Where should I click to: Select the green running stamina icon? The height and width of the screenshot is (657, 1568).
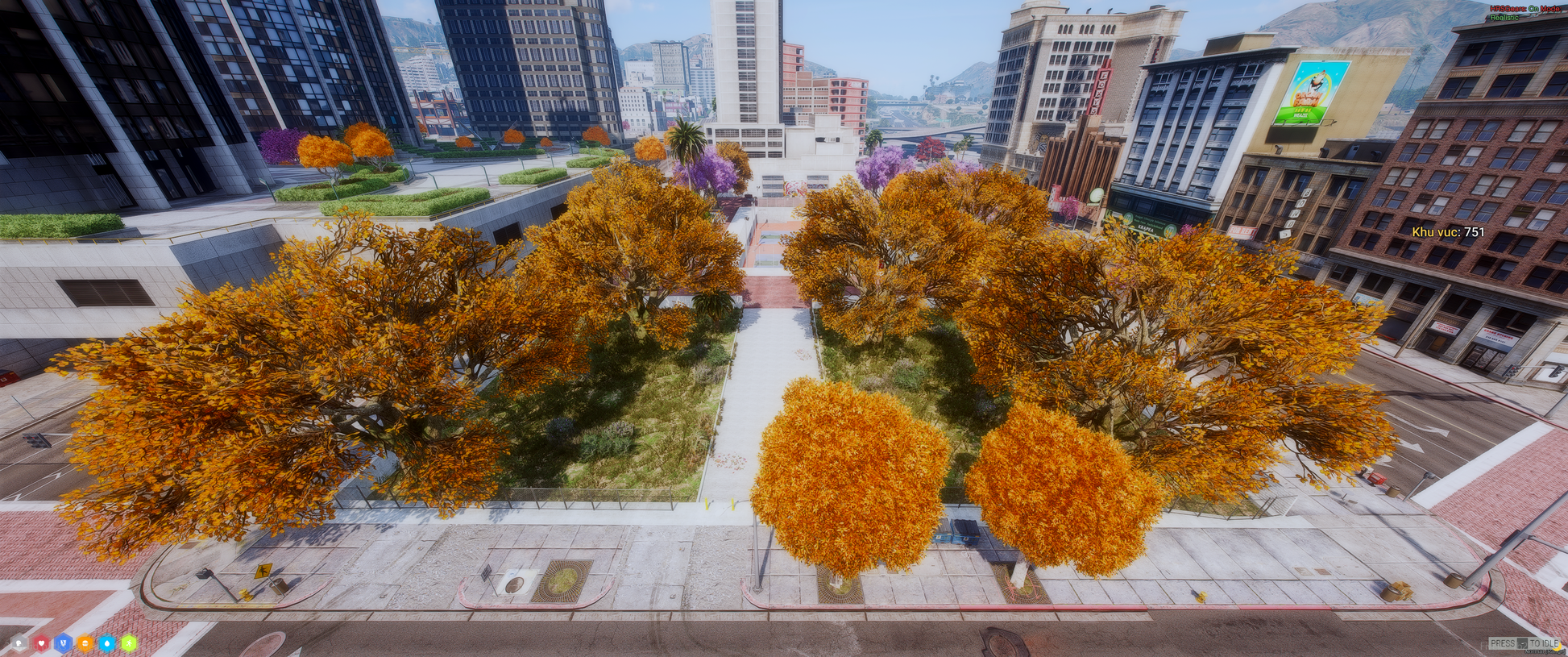pos(128,643)
